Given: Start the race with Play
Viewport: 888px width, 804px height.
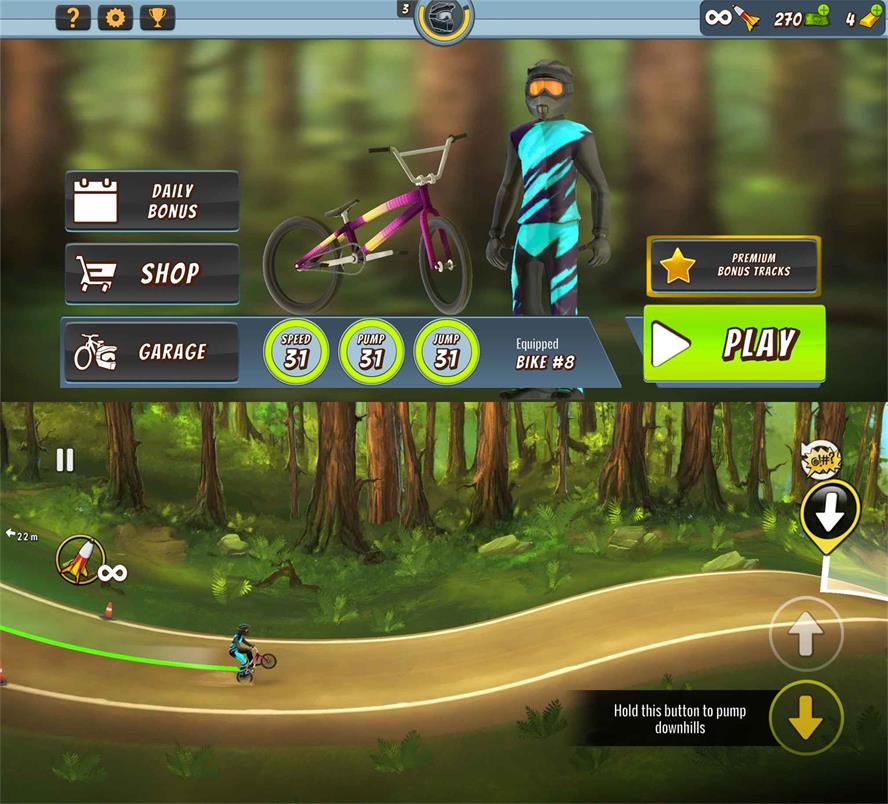Looking at the screenshot, I should (x=734, y=344).
